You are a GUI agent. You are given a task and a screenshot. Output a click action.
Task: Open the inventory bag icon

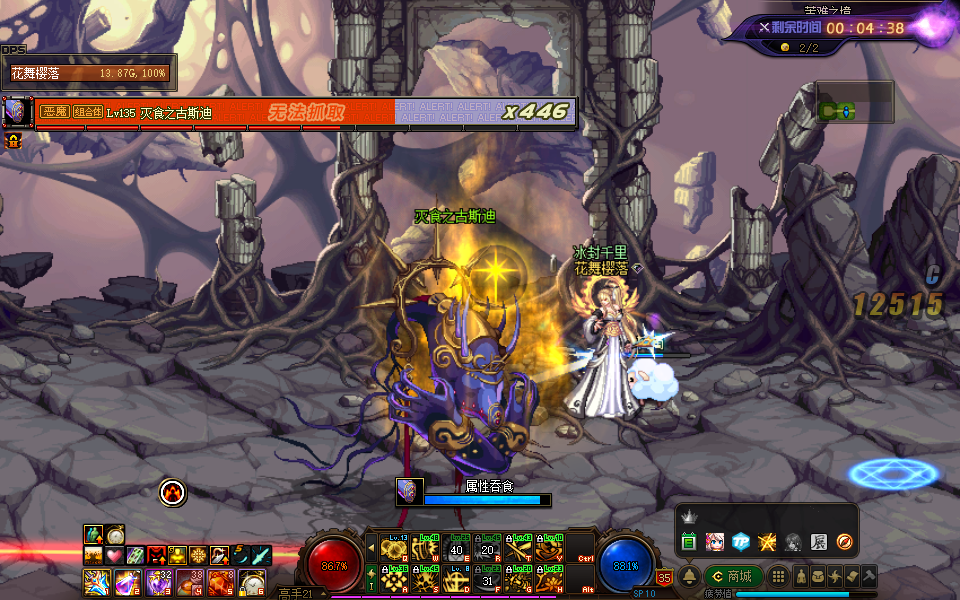[x=818, y=577]
